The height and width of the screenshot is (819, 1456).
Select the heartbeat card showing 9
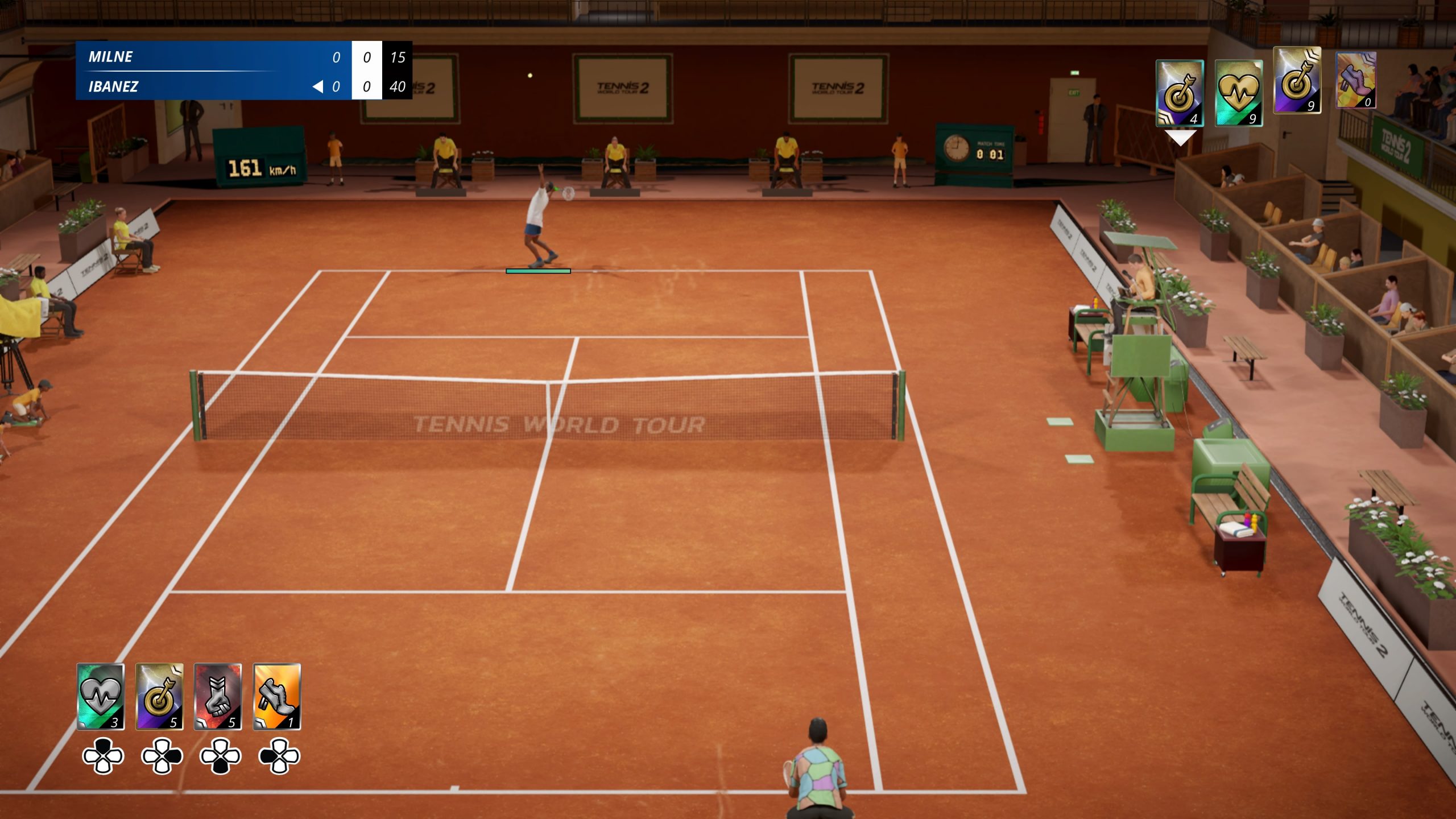coord(1239,93)
